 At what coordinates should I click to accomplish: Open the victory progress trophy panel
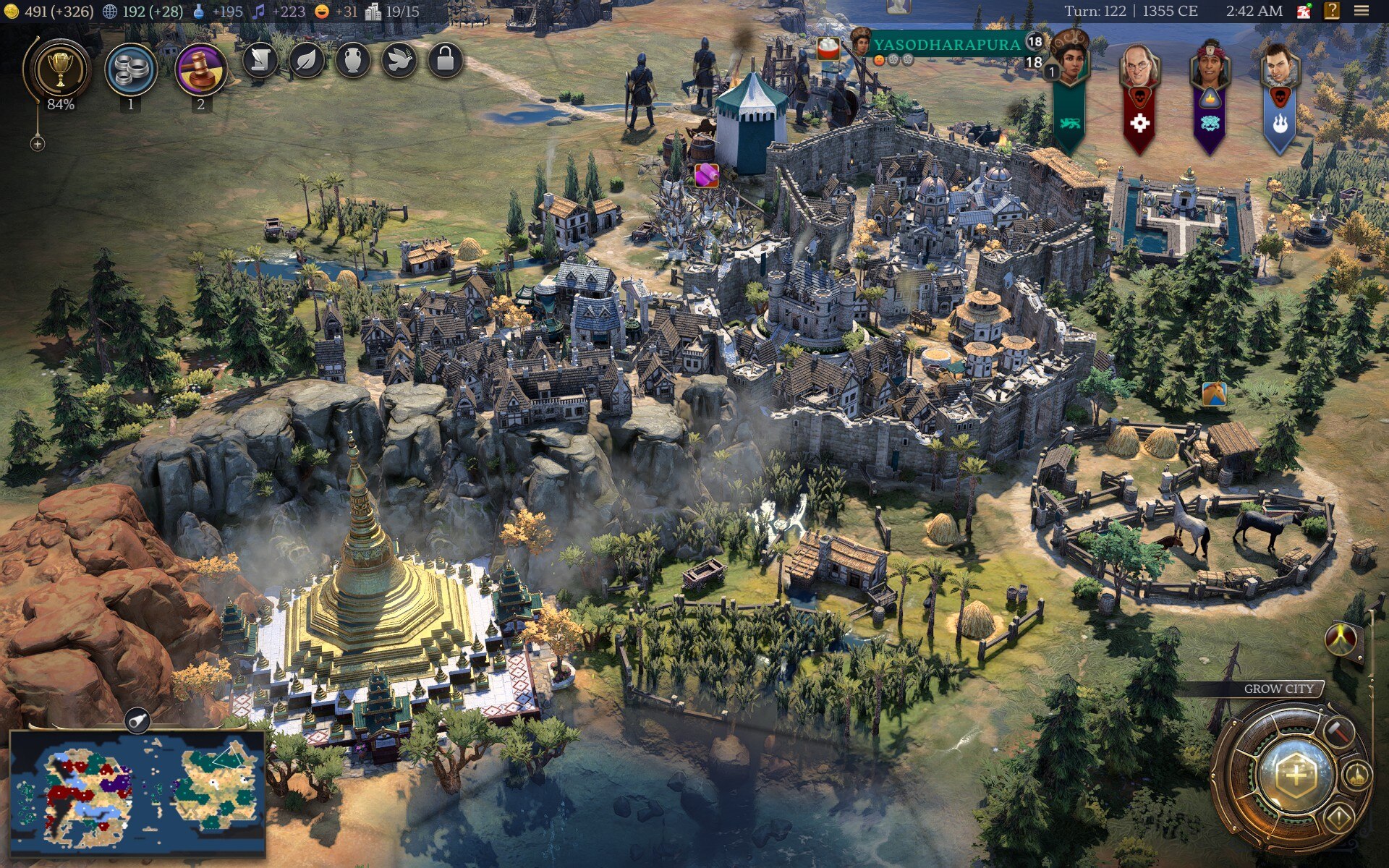tap(60, 71)
